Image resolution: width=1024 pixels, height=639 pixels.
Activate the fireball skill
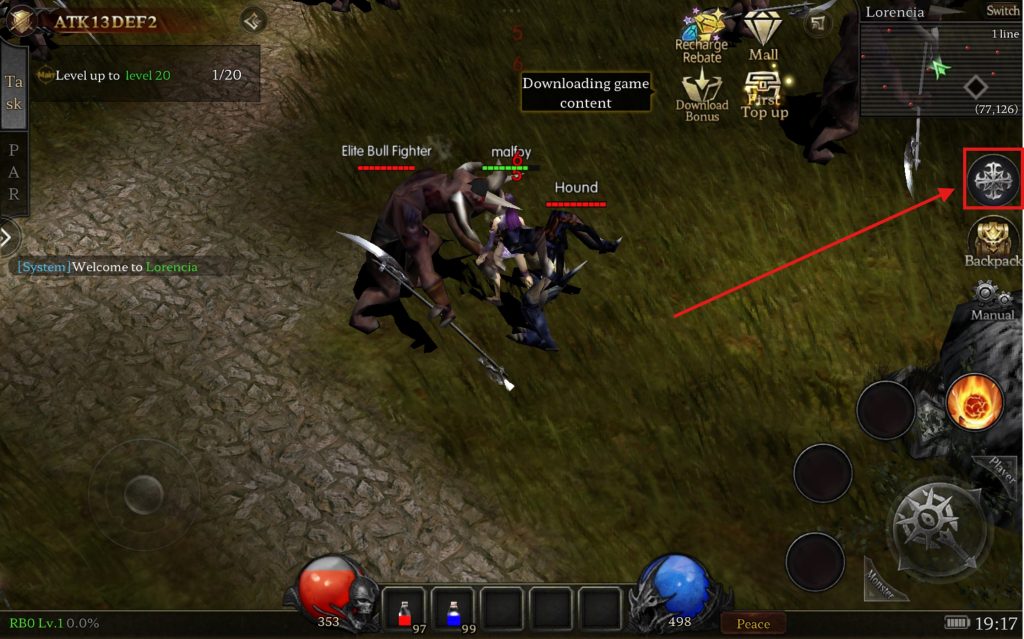(x=975, y=402)
